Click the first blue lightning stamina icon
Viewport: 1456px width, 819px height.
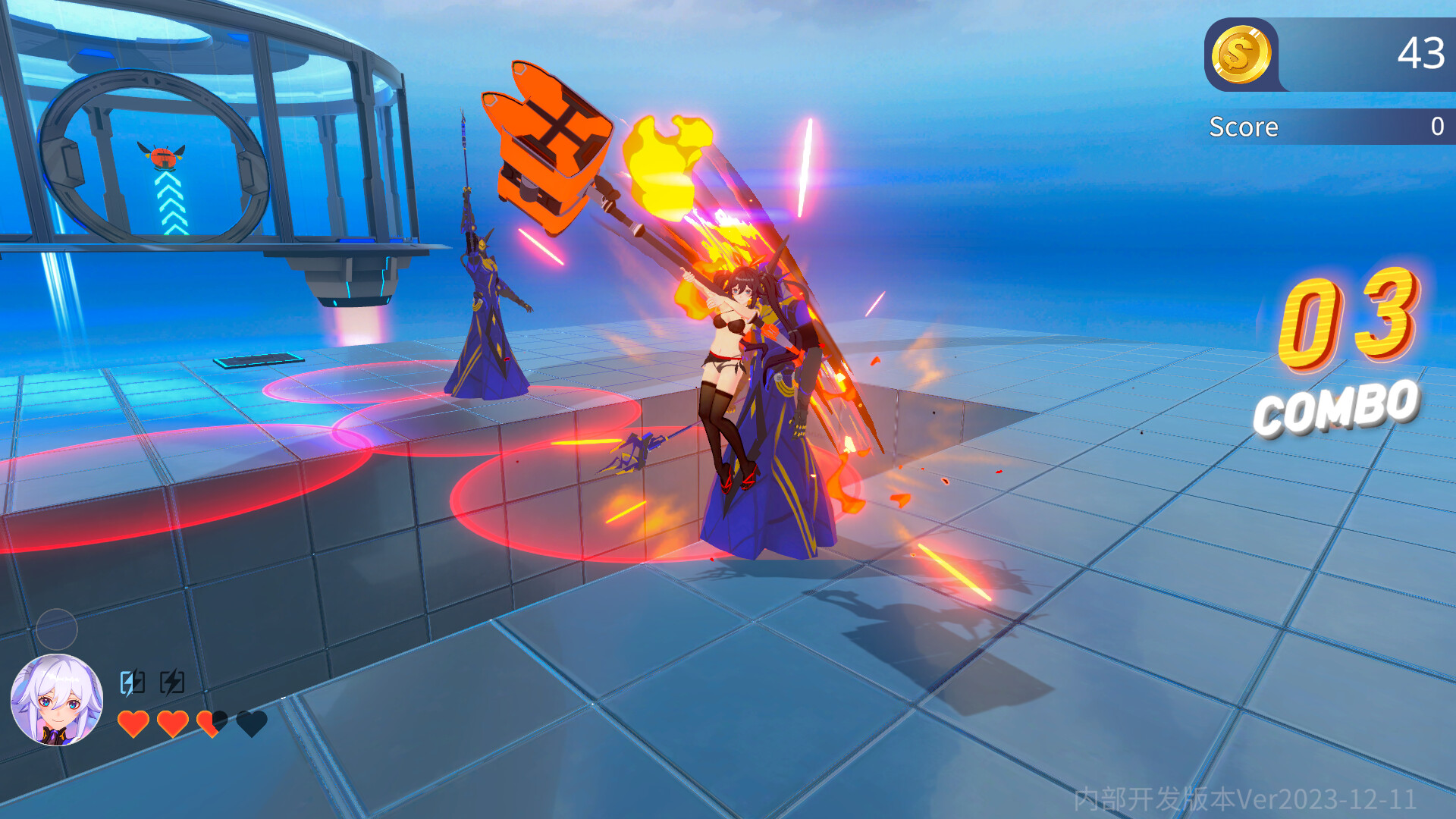(x=130, y=682)
